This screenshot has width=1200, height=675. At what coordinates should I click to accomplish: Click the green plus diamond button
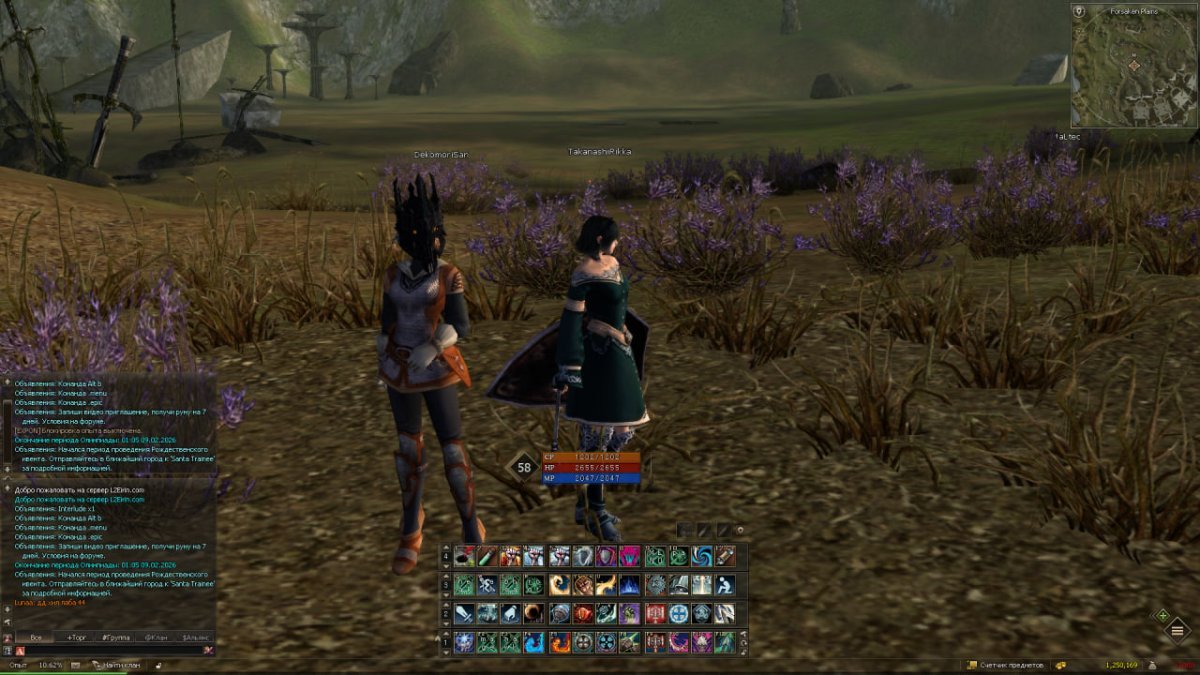pyautogui.click(x=1162, y=615)
